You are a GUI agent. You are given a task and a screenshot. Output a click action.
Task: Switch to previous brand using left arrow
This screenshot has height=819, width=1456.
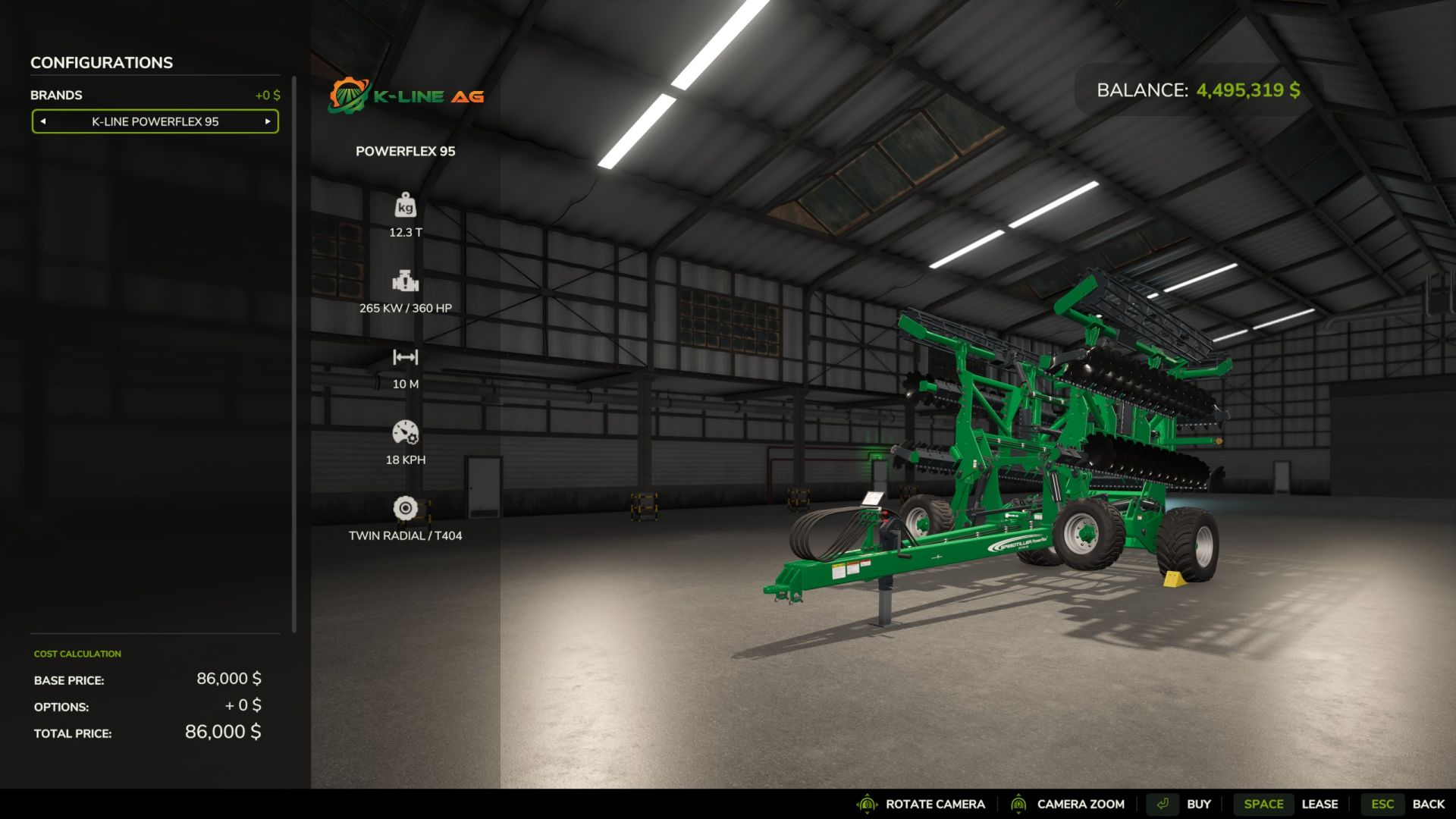tap(44, 121)
